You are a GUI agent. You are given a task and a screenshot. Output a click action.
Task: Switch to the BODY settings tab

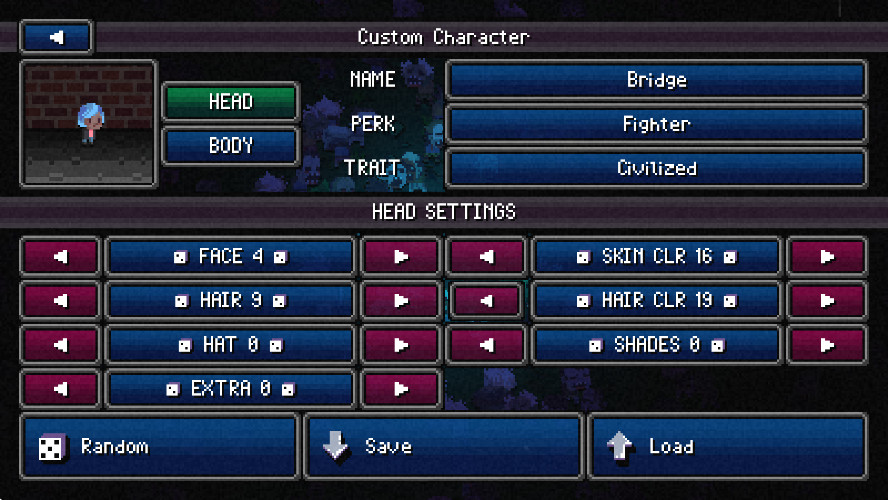(x=230, y=146)
